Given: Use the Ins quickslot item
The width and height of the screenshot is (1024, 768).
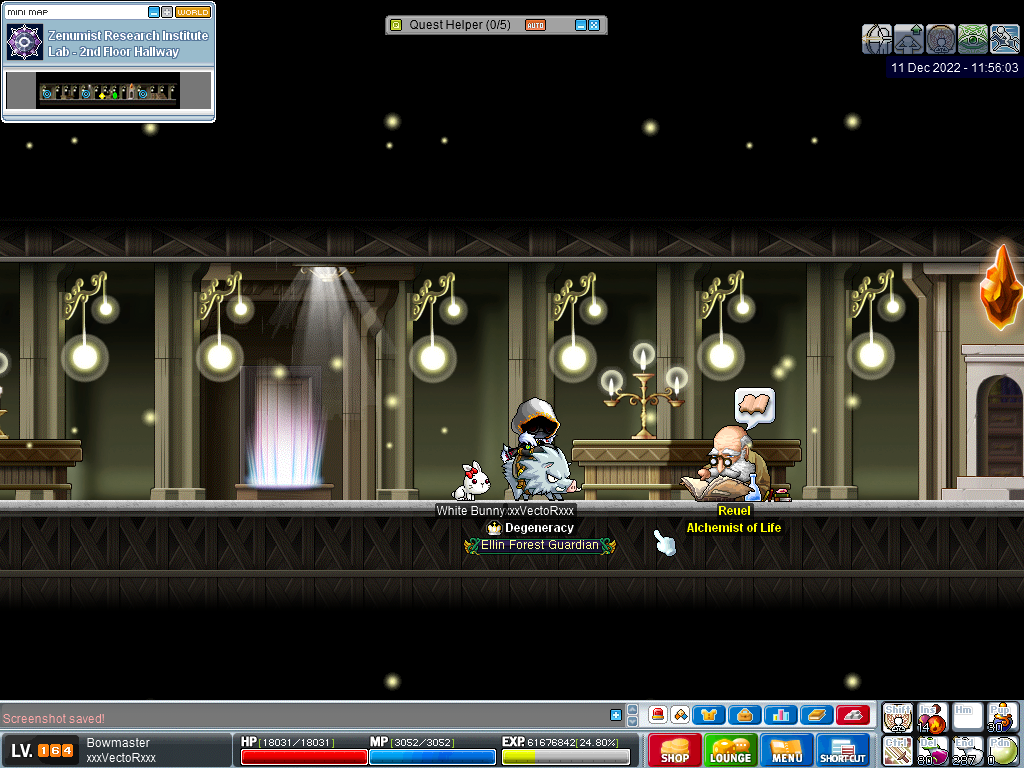Looking at the screenshot, I should (x=932, y=717).
